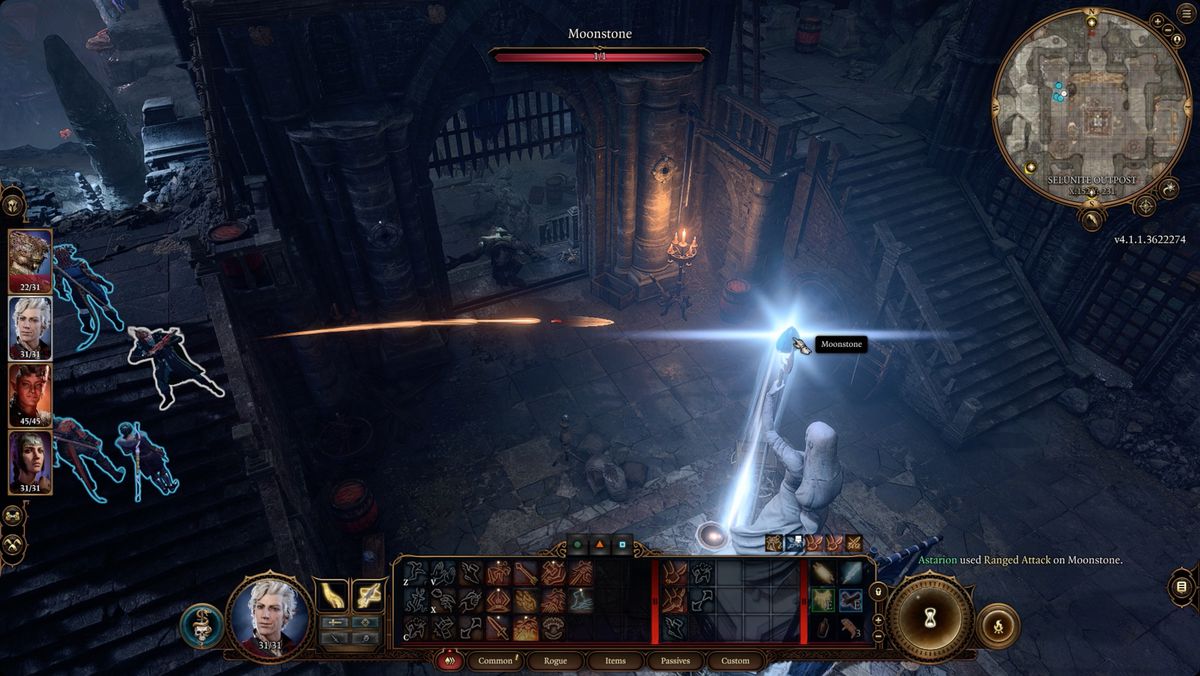Switch to the Passives tab
The width and height of the screenshot is (1200, 676).
pyautogui.click(x=675, y=661)
